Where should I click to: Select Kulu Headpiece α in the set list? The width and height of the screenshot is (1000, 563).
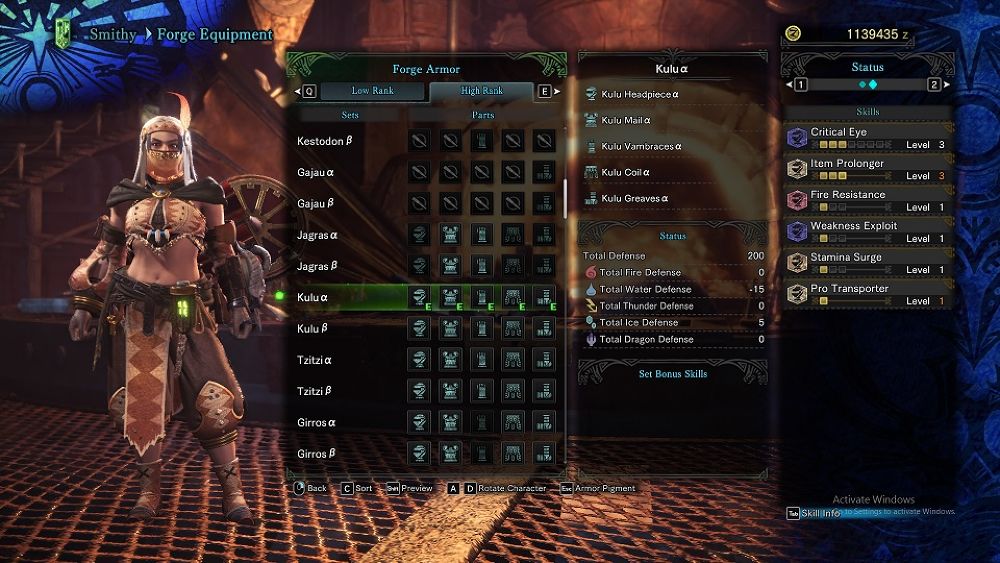(641, 95)
